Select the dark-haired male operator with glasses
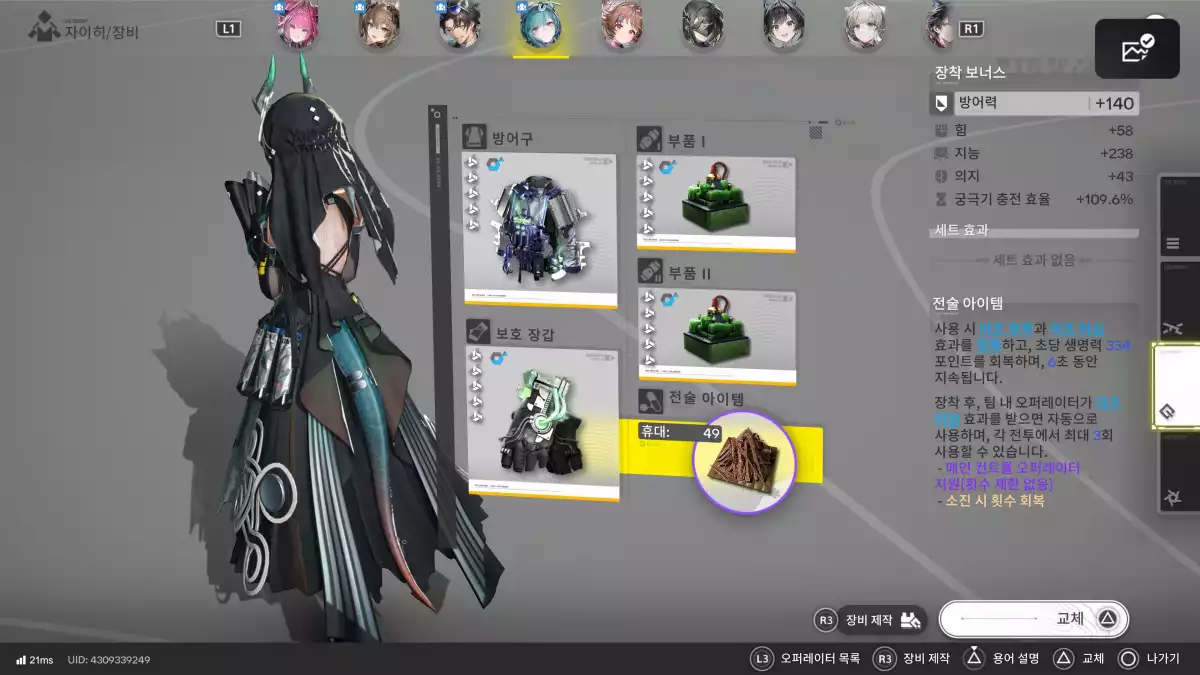This screenshot has height=675, width=1200. tap(460, 27)
